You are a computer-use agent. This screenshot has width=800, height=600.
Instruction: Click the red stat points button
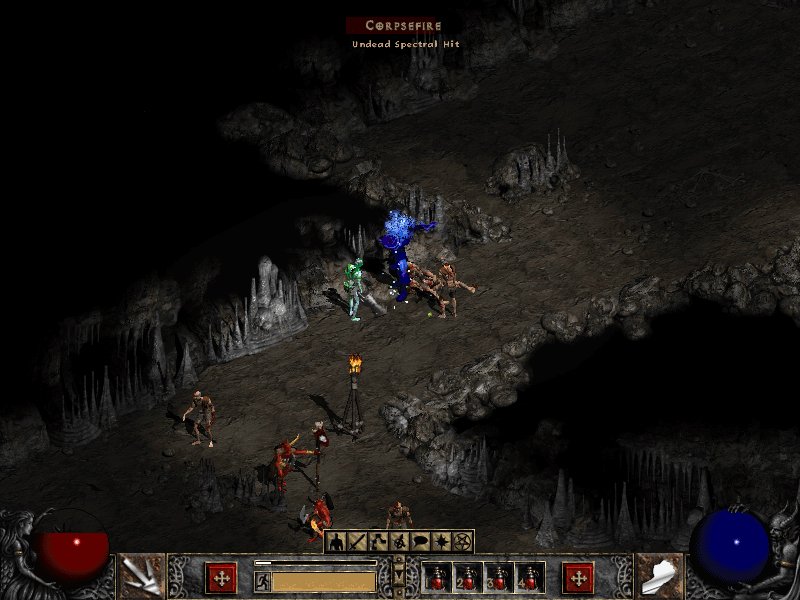click(x=221, y=577)
